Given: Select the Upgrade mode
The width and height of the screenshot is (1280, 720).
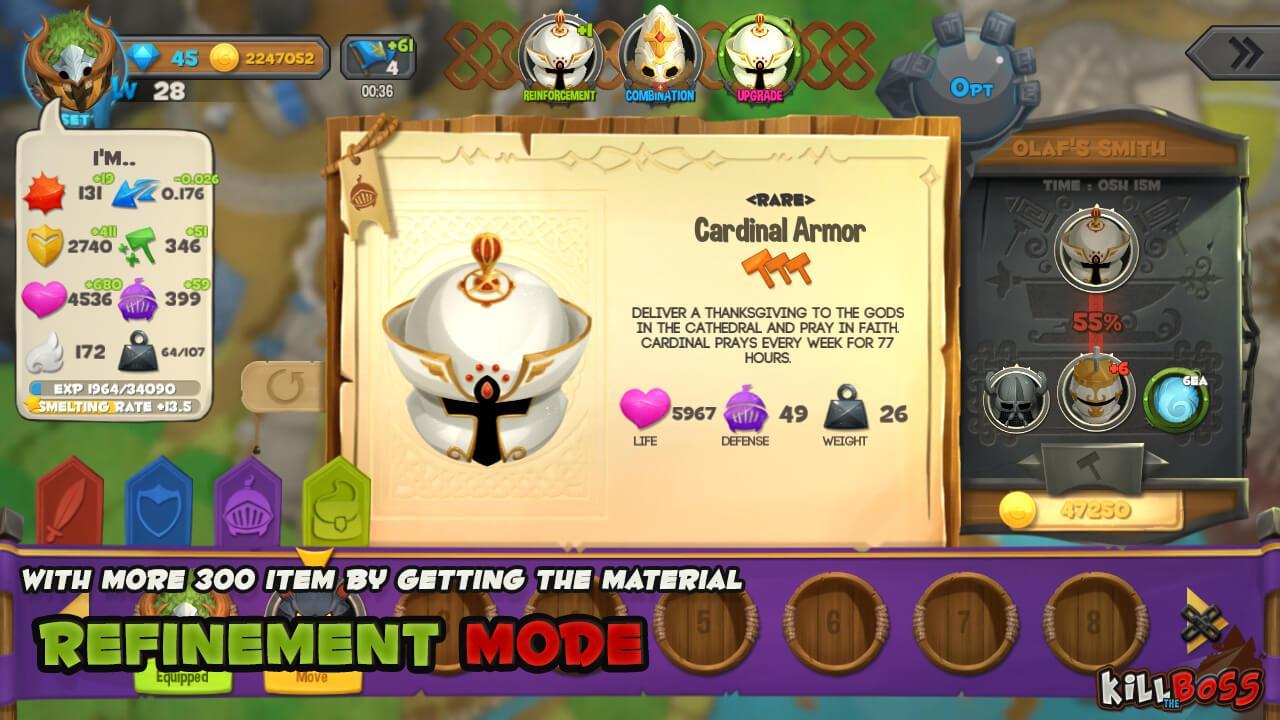Looking at the screenshot, I should (x=759, y=59).
